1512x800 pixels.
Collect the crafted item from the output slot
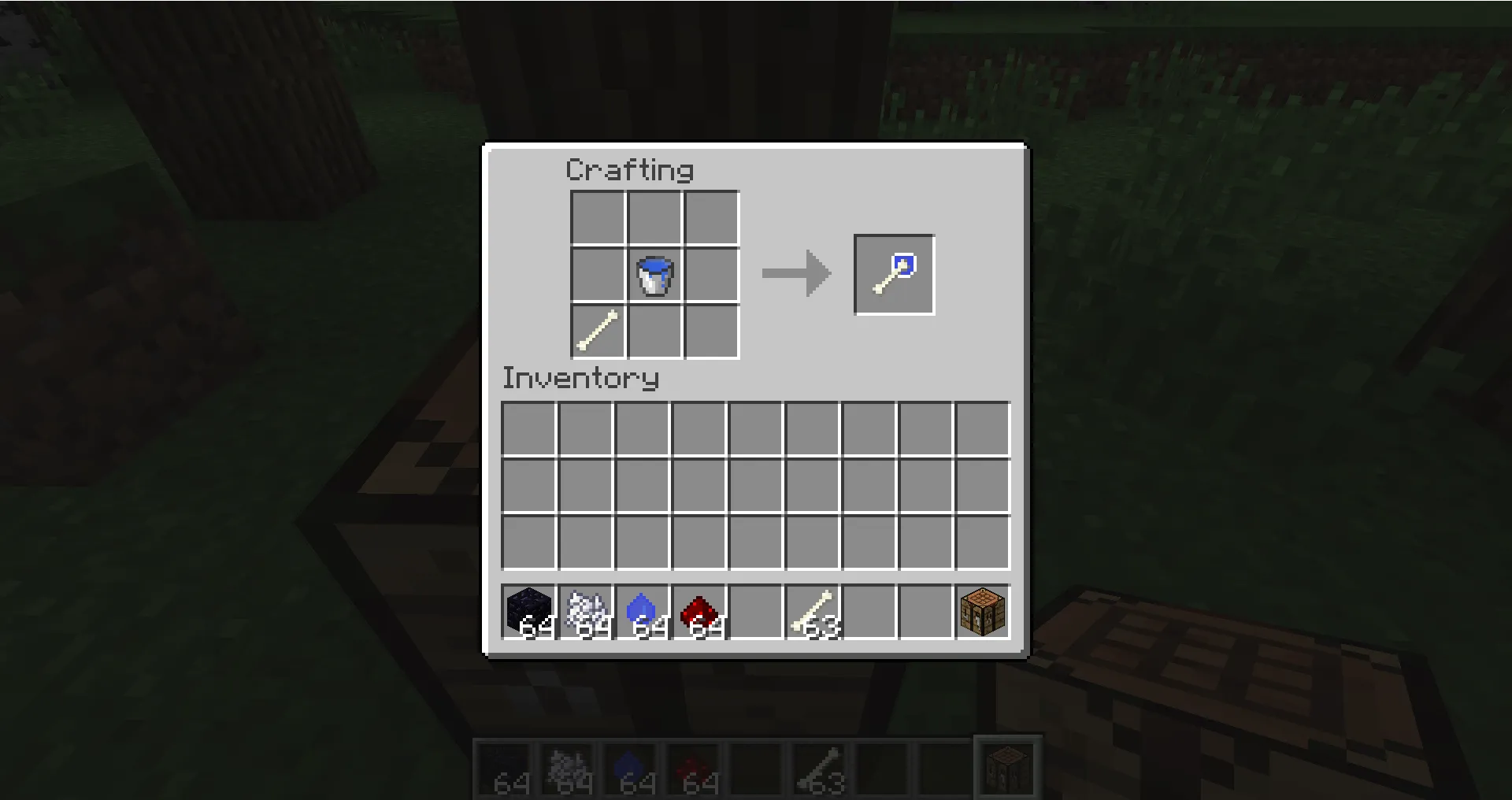pyautogui.click(x=894, y=274)
